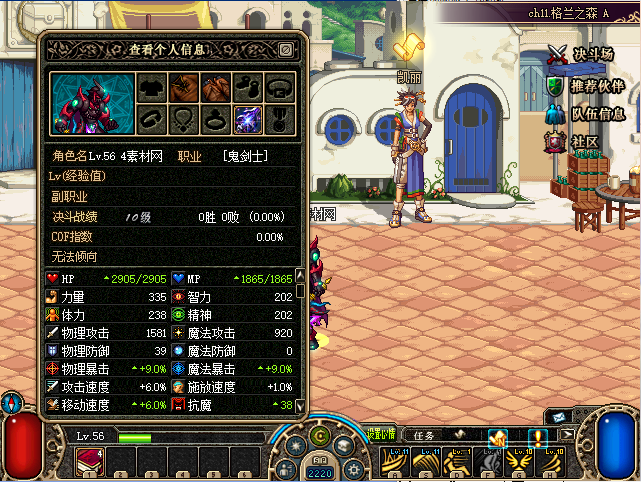Viewport: 641px width, 482px height.
Task: Open the gear settings button
Action: tap(351, 470)
